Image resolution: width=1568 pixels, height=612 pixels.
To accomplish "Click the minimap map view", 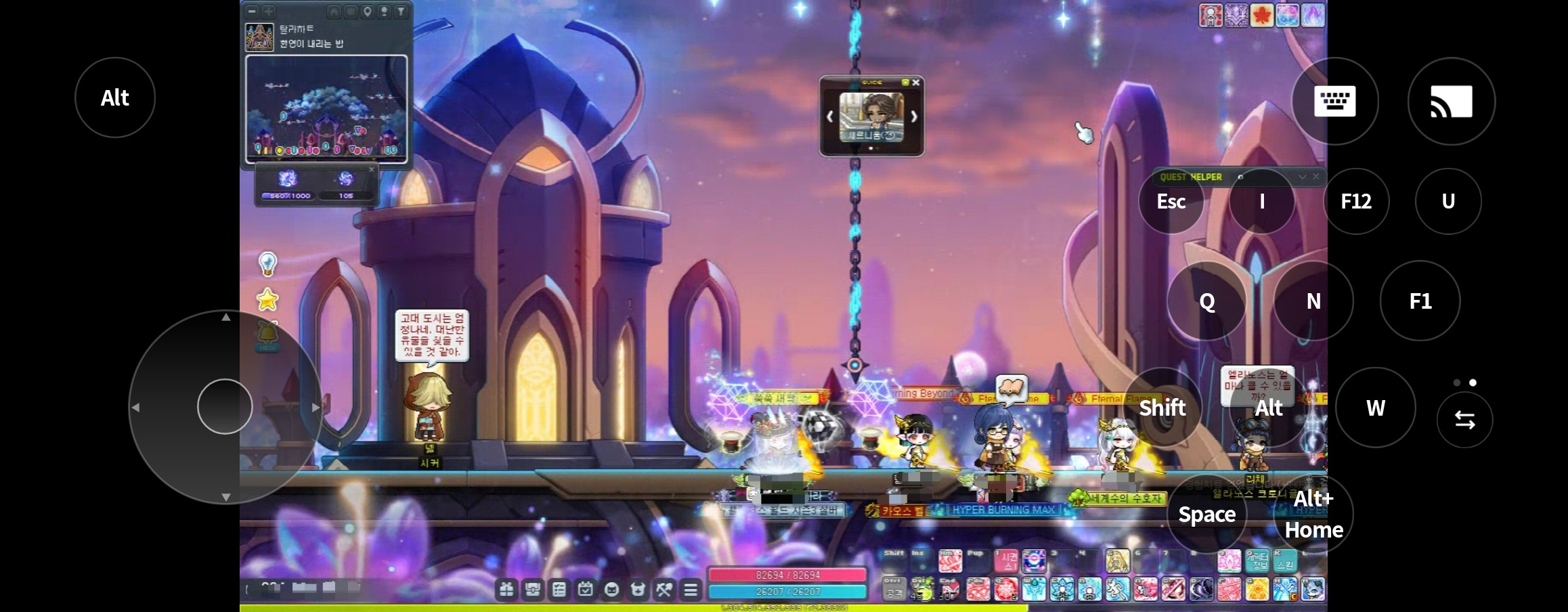I will (326, 108).
